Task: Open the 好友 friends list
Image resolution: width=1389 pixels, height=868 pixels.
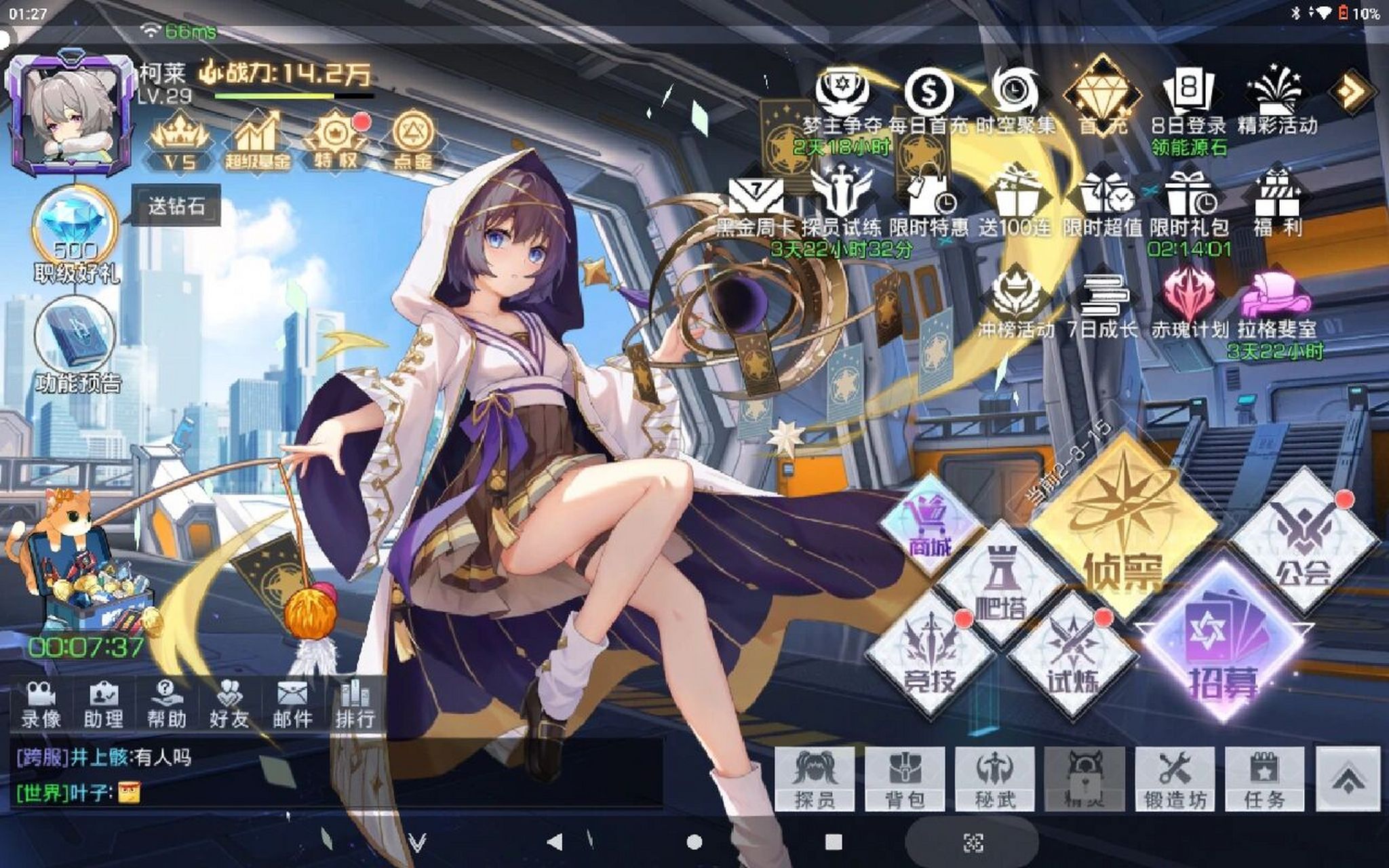Action: point(229,704)
